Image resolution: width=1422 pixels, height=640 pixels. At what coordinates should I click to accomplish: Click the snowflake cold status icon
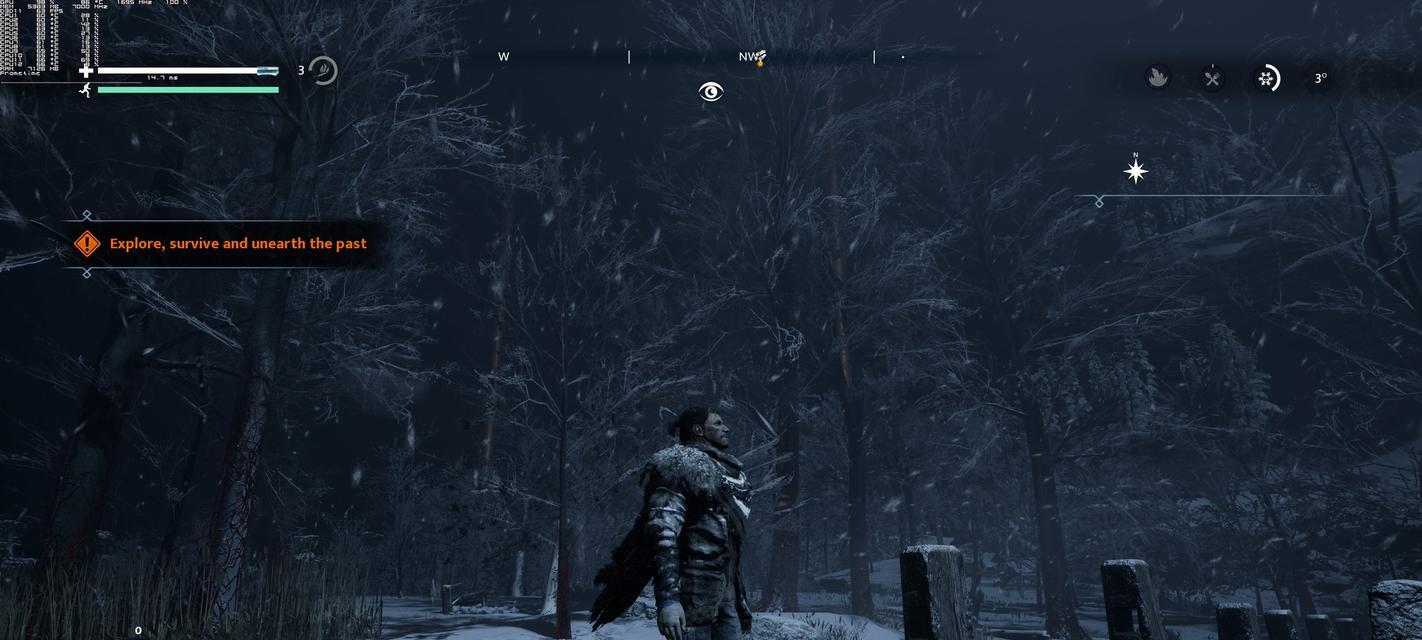(x=1267, y=78)
